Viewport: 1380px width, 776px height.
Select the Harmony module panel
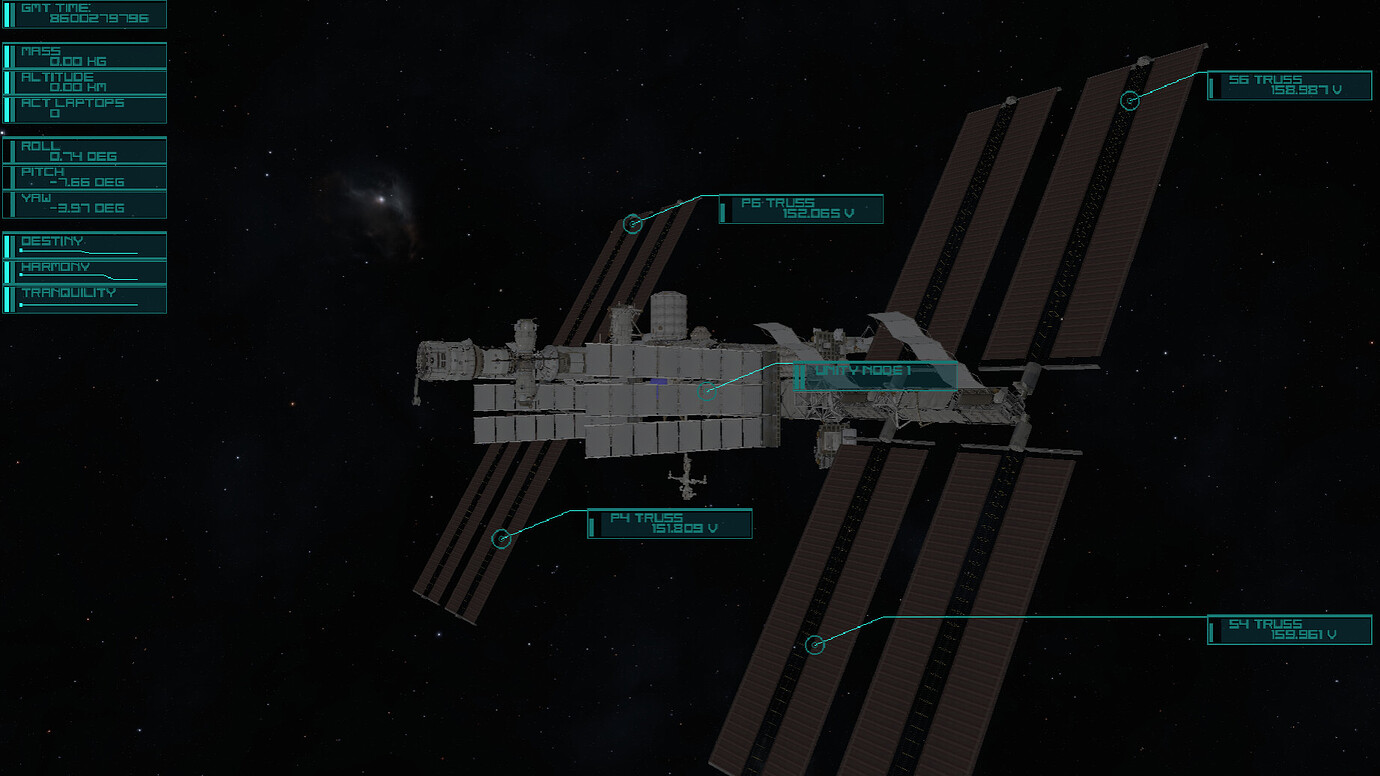click(85, 272)
